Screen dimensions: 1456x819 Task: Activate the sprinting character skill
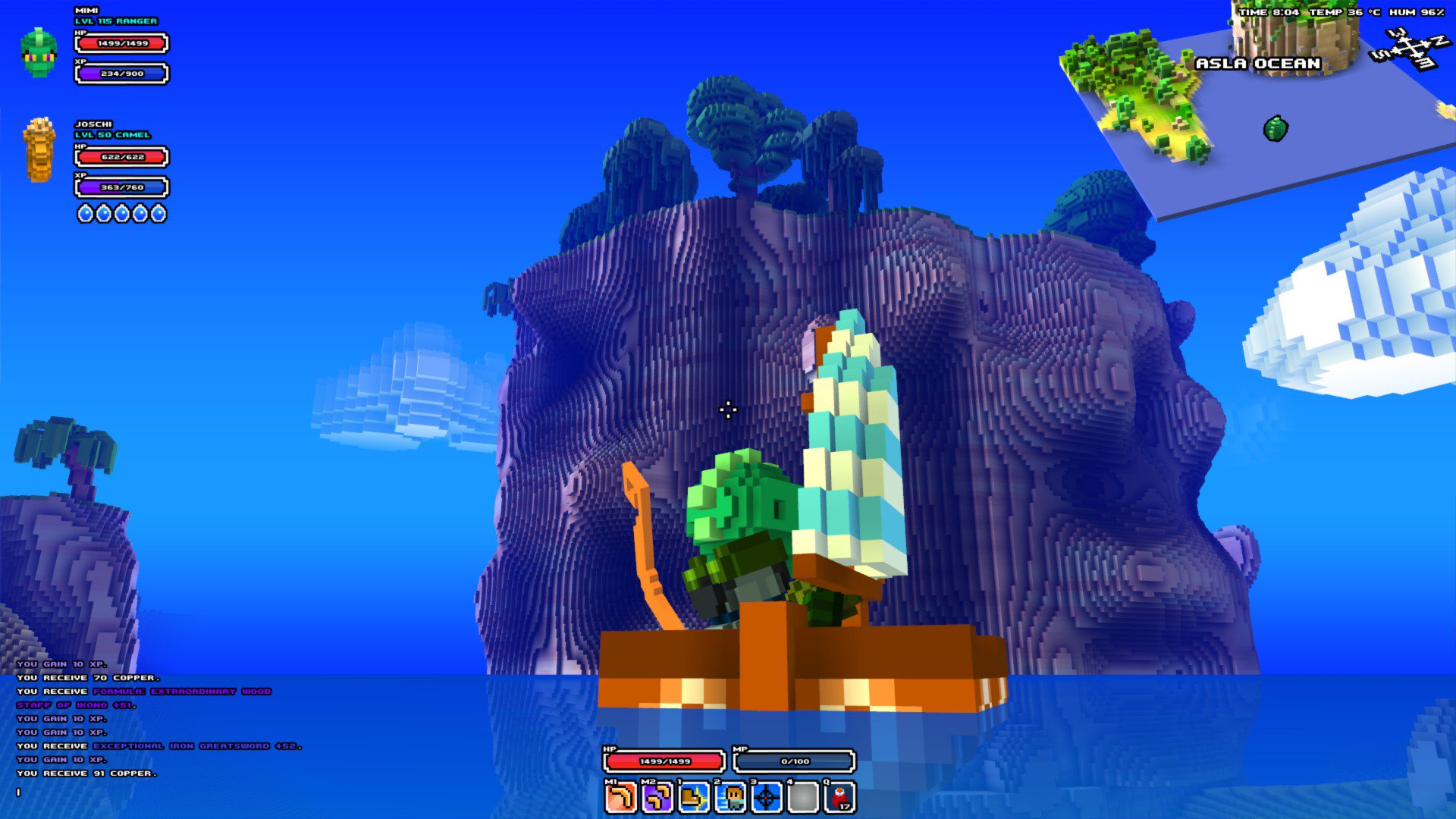(x=731, y=798)
